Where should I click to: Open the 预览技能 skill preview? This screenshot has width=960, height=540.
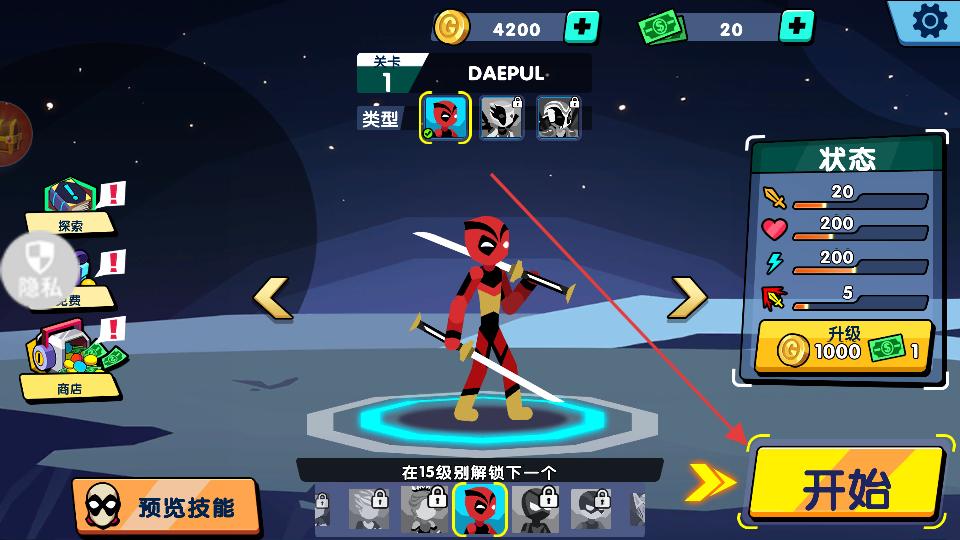click(x=166, y=506)
